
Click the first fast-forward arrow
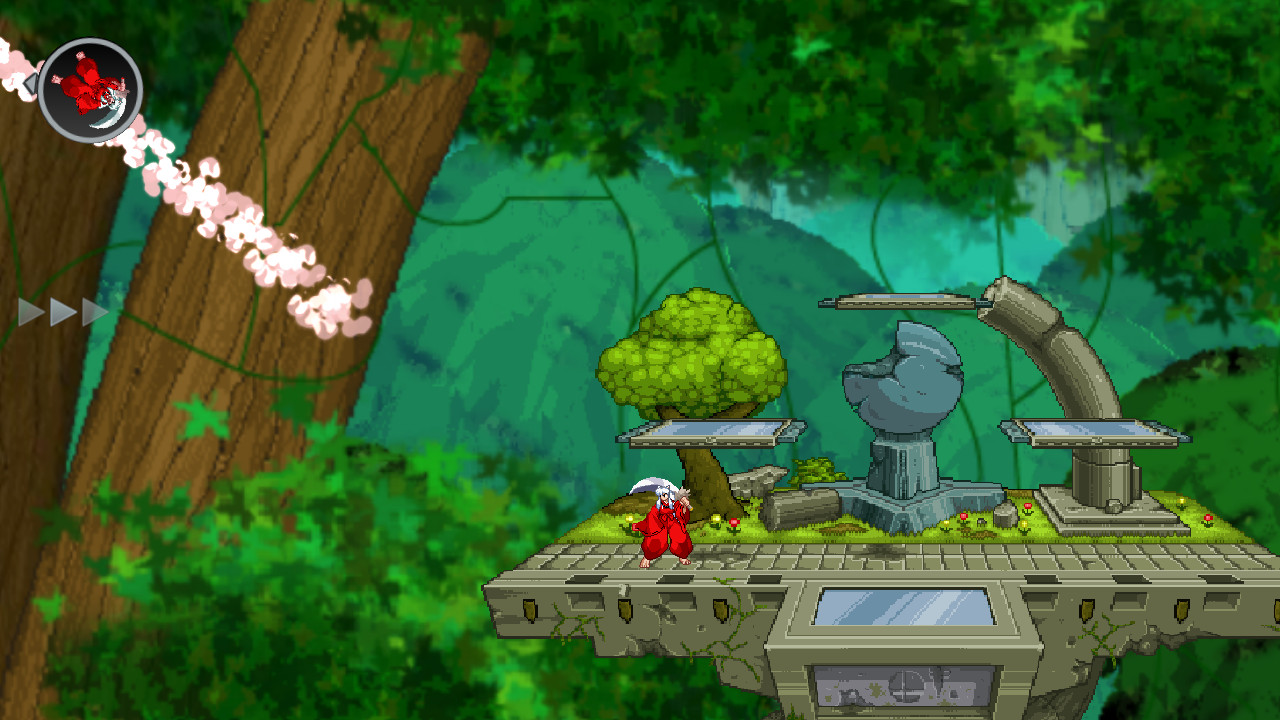[31, 311]
